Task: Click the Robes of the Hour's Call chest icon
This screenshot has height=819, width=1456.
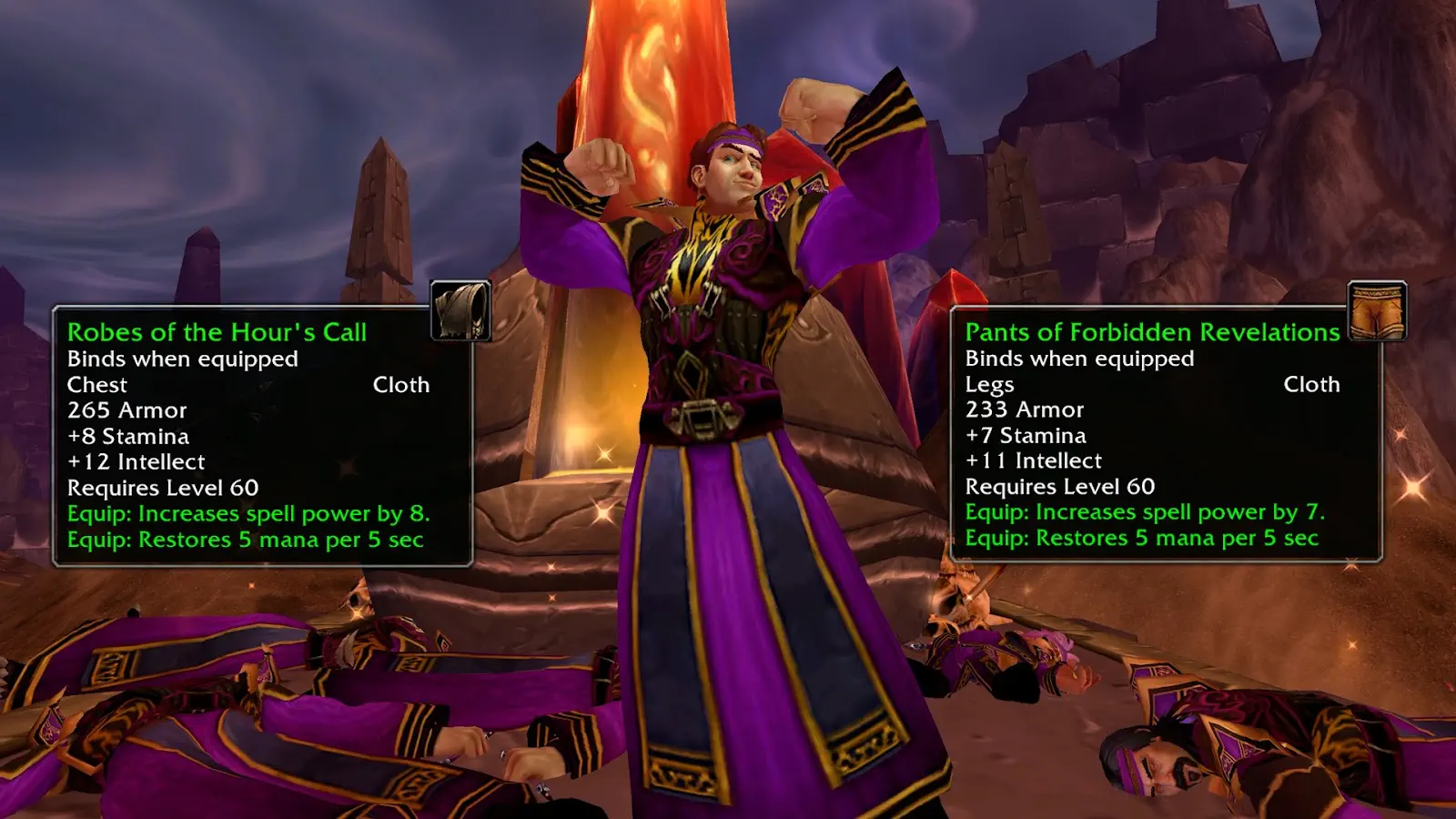Action: point(460,311)
